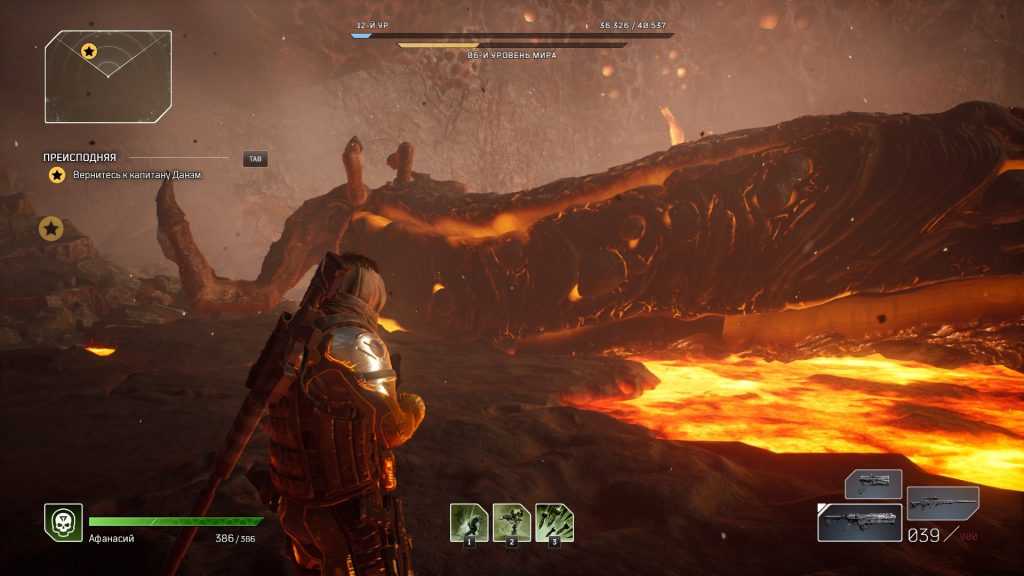Select the star objective icon beside quest text
The width and height of the screenshot is (1024, 576).
point(57,175)
